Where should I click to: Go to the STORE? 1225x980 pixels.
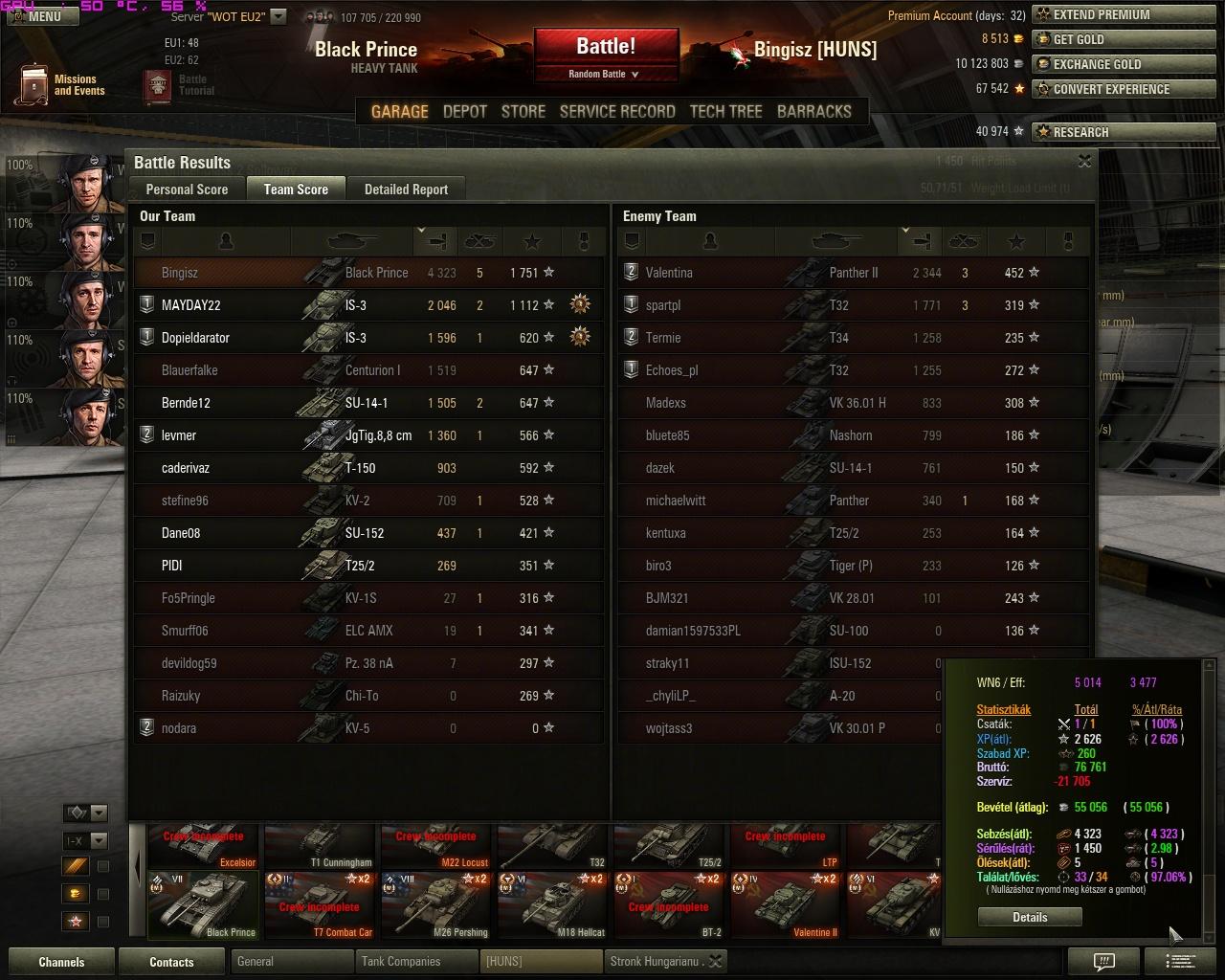523,111
